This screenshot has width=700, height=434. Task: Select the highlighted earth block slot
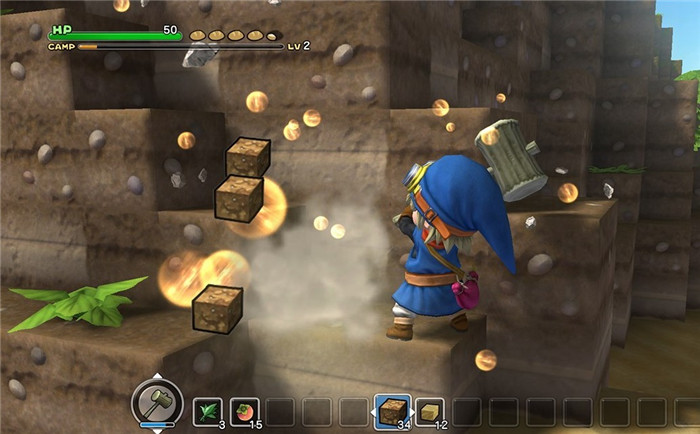click(392, 410)
